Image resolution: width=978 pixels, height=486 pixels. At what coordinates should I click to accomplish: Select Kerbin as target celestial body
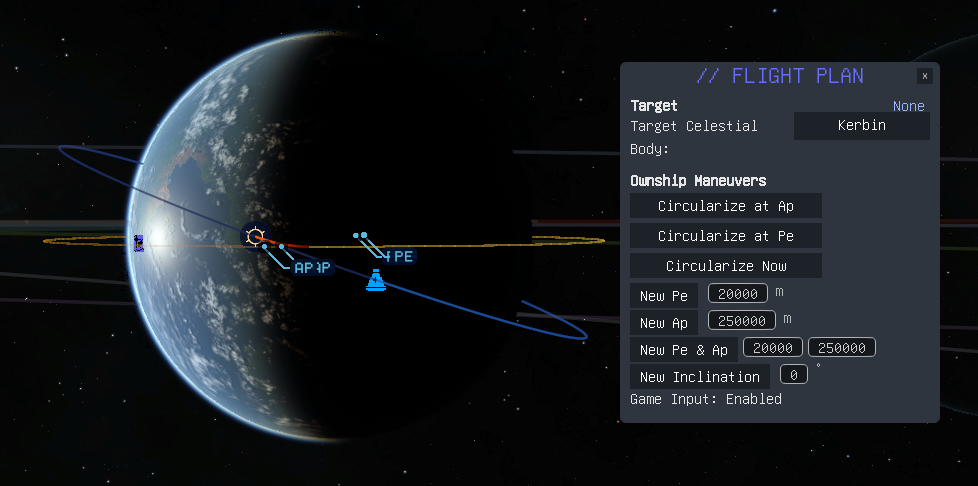861,126
